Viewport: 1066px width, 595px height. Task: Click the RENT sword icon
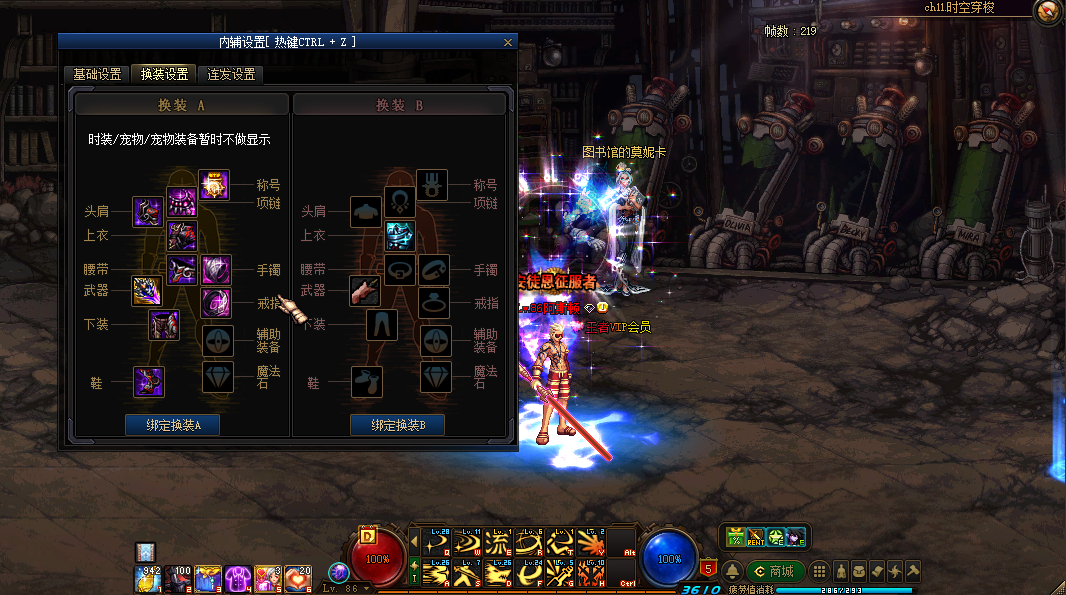pos(756,537)
